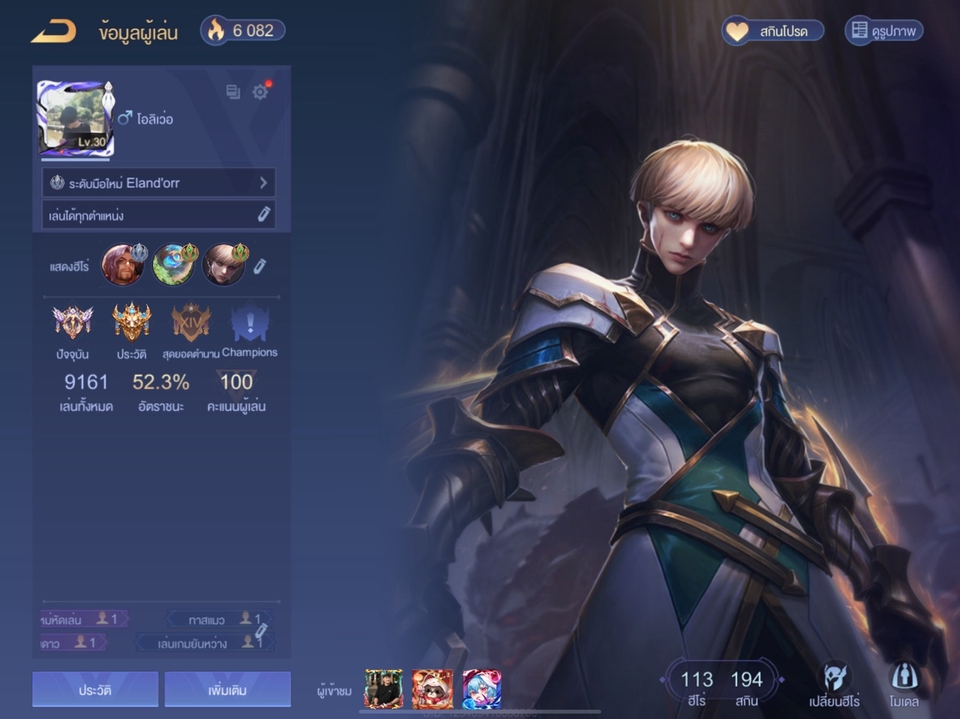Open the More button
Screen dimensions: 960x719
(x=227, y=690)
